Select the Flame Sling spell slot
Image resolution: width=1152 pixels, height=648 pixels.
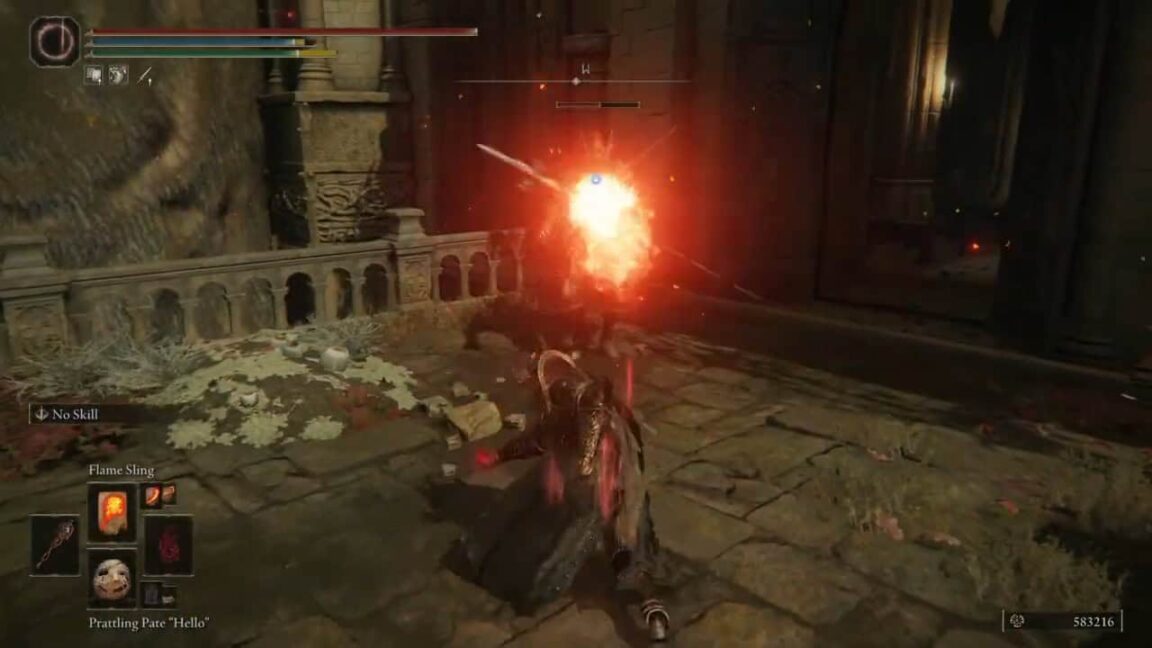[x=111, y=512]
